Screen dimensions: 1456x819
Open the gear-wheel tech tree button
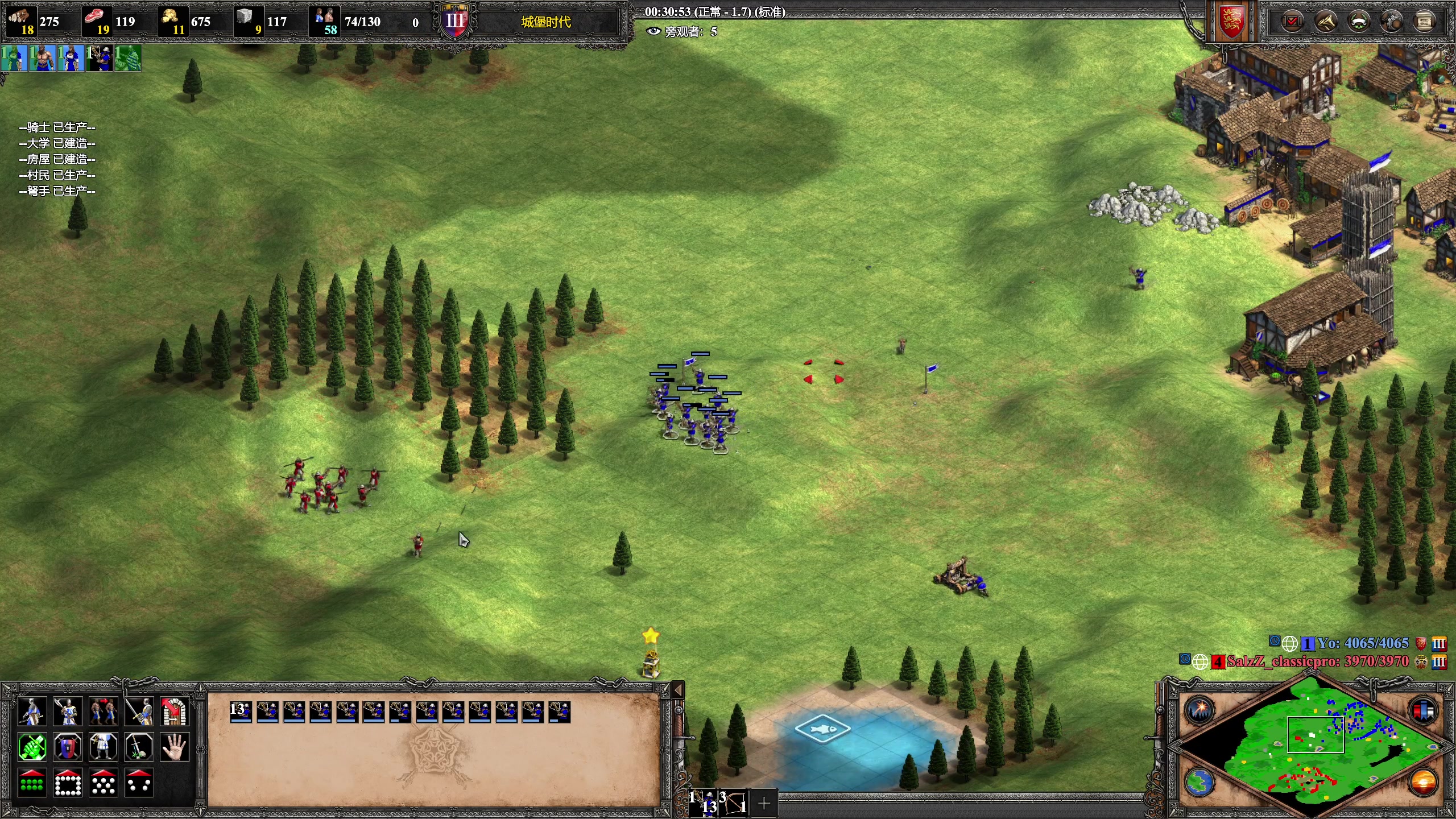(1392, 22)
